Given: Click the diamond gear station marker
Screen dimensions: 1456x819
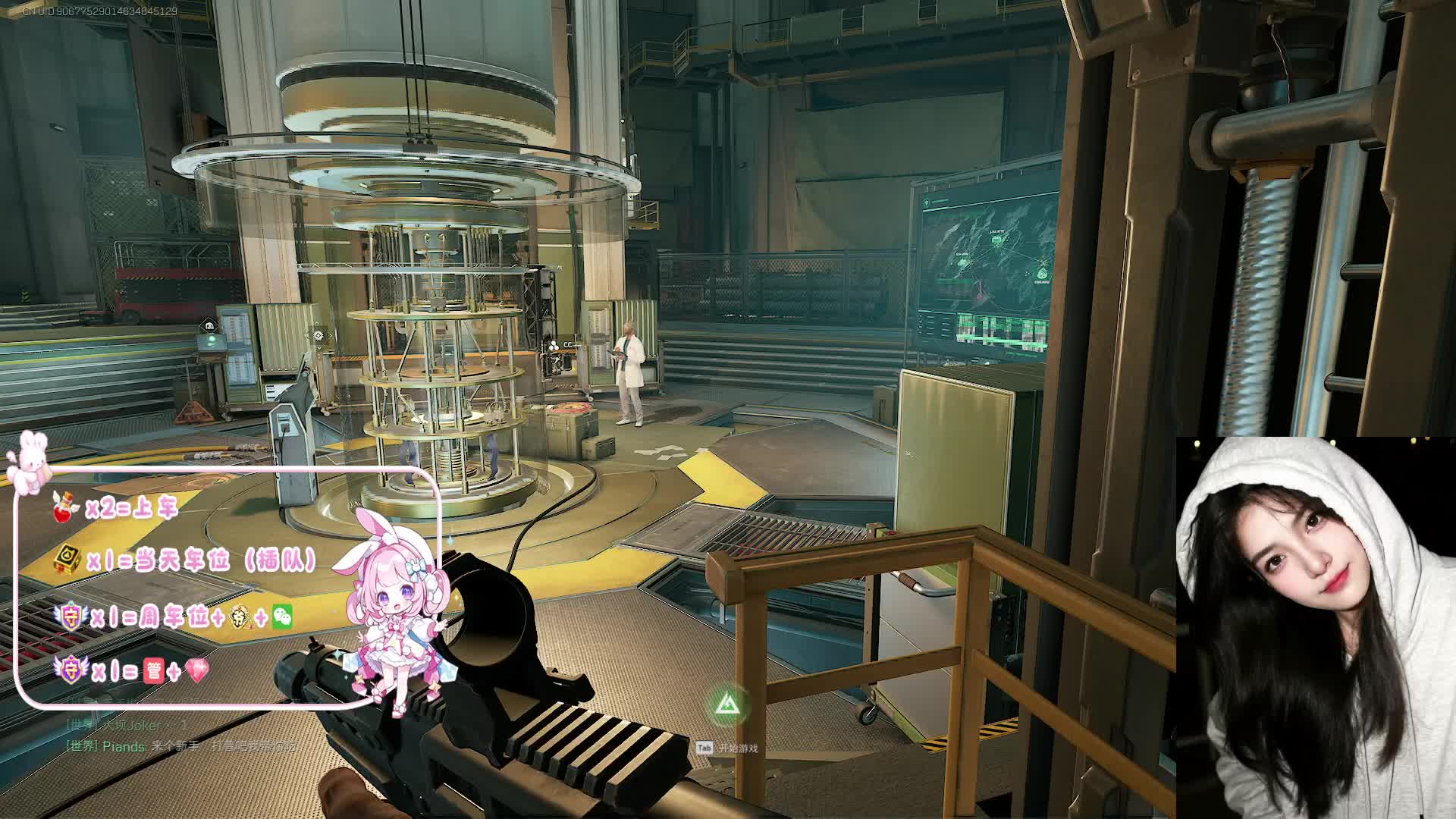Looking at the screenshot, I should click(318, 334).
